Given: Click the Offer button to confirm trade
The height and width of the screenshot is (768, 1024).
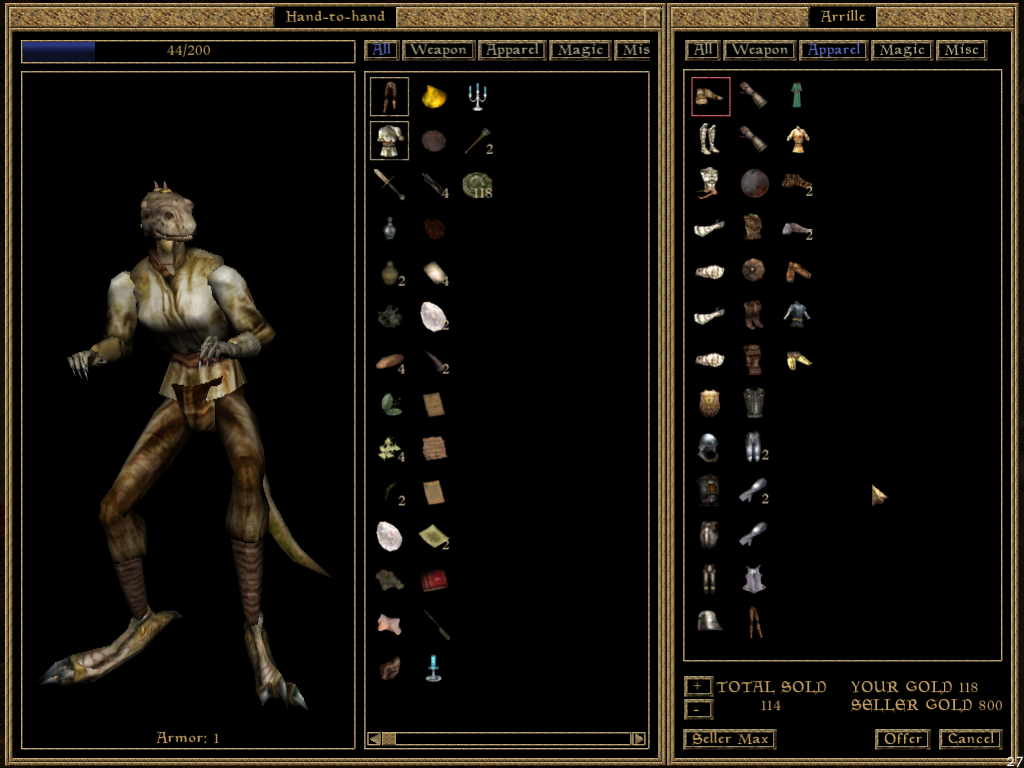Looking at the screenshot, I should tap(901, 739).
